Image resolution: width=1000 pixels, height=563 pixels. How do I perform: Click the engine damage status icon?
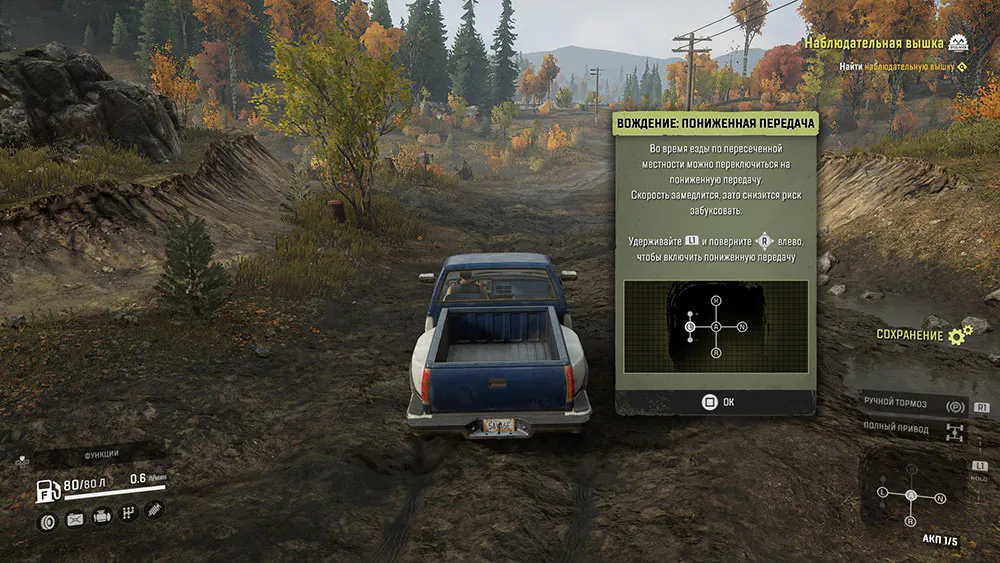coord(101,518)
